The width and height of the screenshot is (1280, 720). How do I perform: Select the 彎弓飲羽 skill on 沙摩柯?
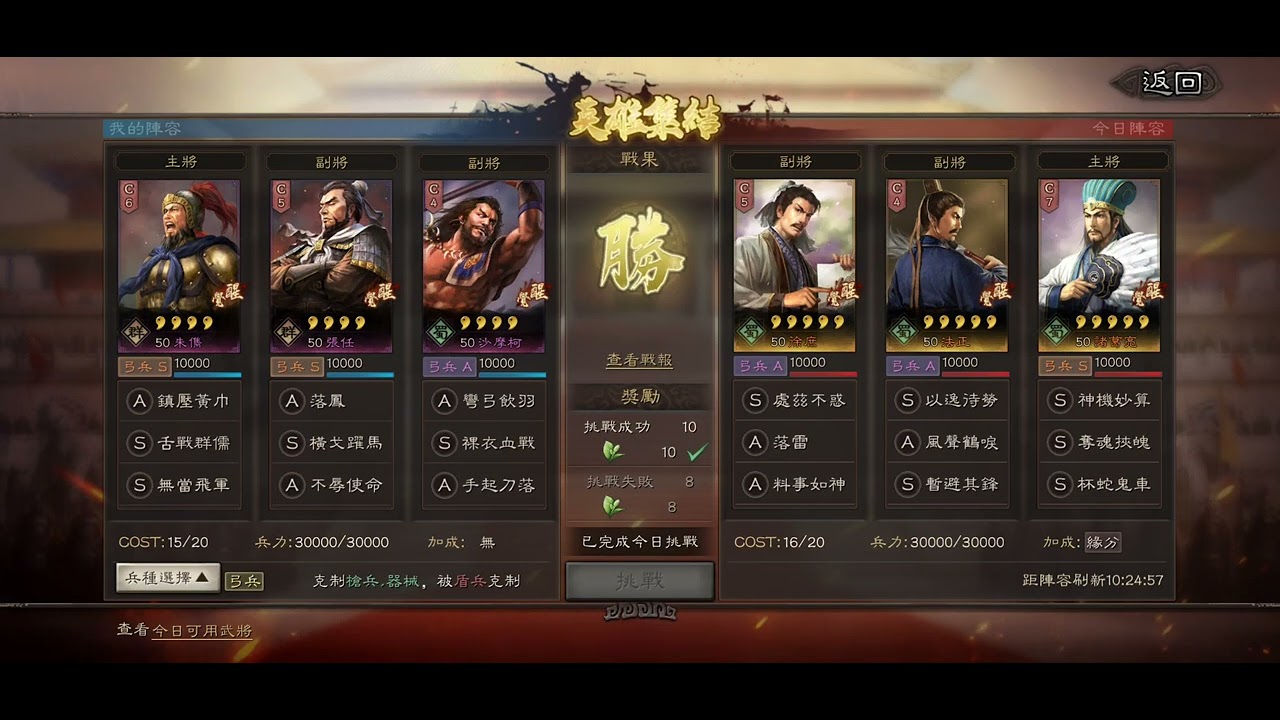click(x=486, y=400)
